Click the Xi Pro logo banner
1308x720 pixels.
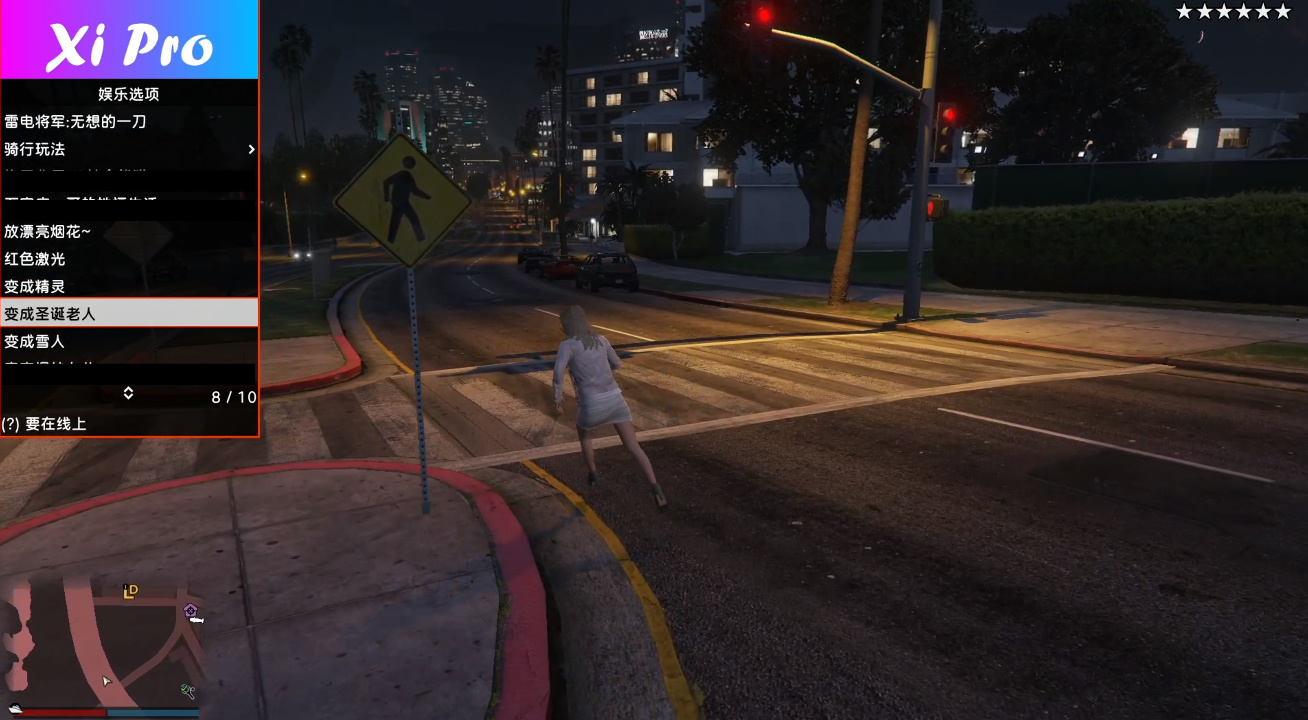point(130,40)
